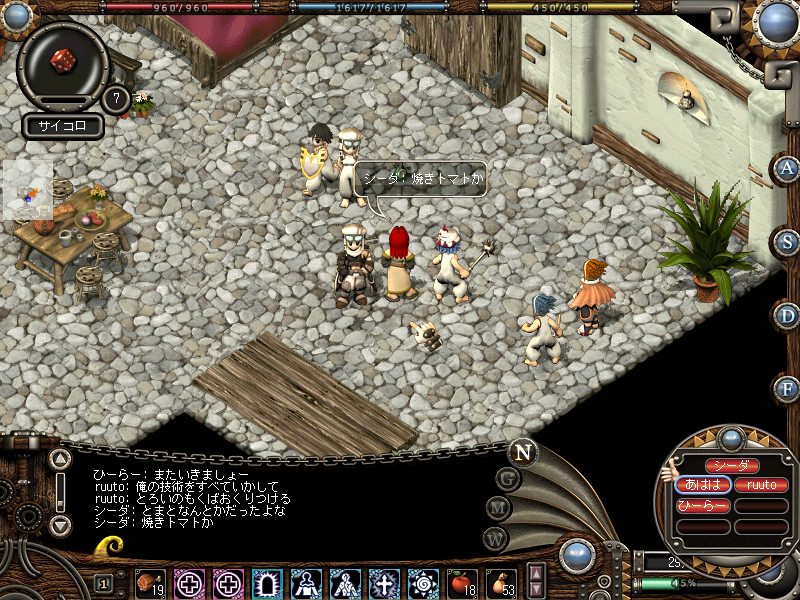Switch to the M chat channel tab

499,508
